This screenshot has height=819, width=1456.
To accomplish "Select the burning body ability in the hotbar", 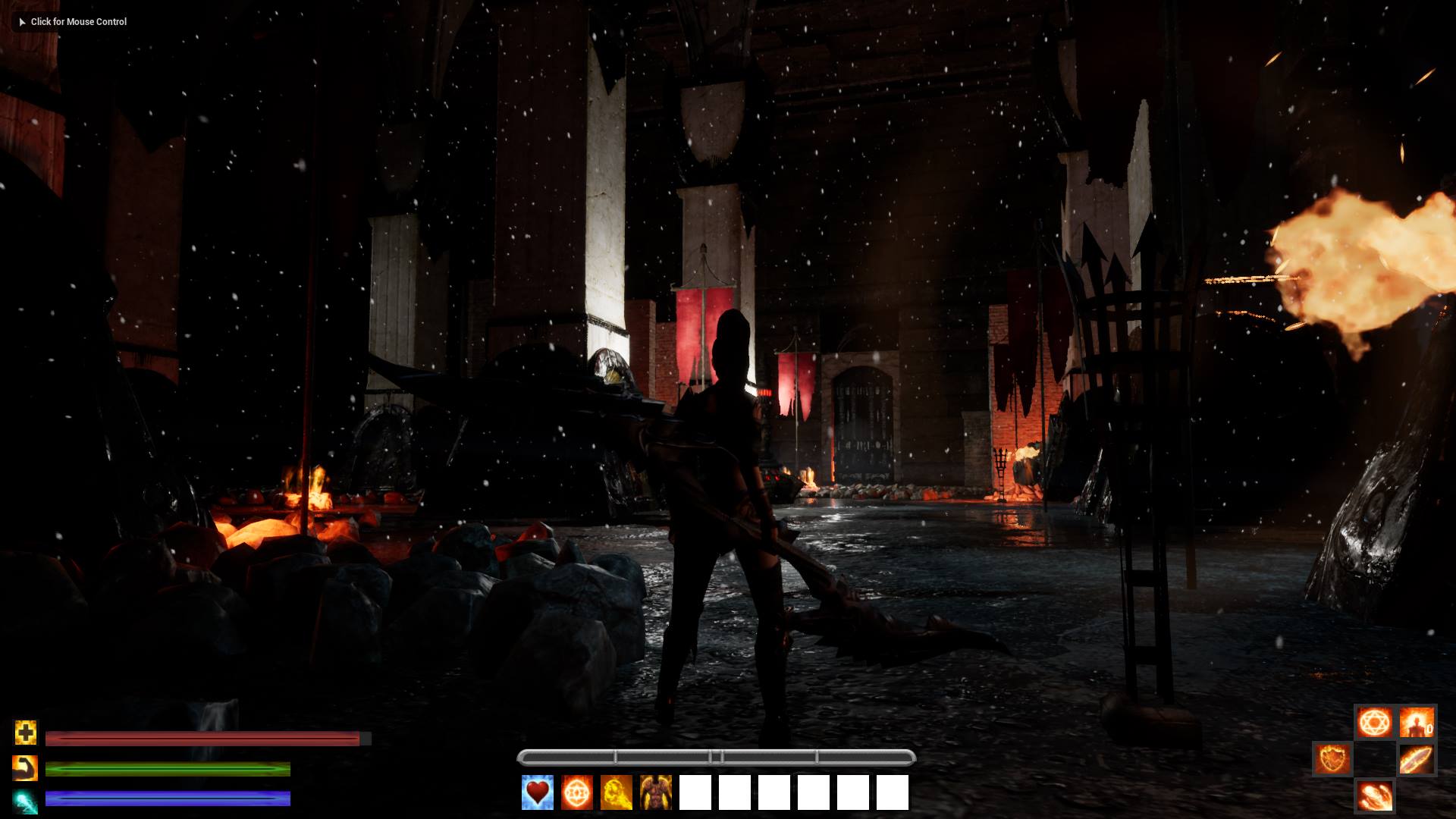I will 655,793.
